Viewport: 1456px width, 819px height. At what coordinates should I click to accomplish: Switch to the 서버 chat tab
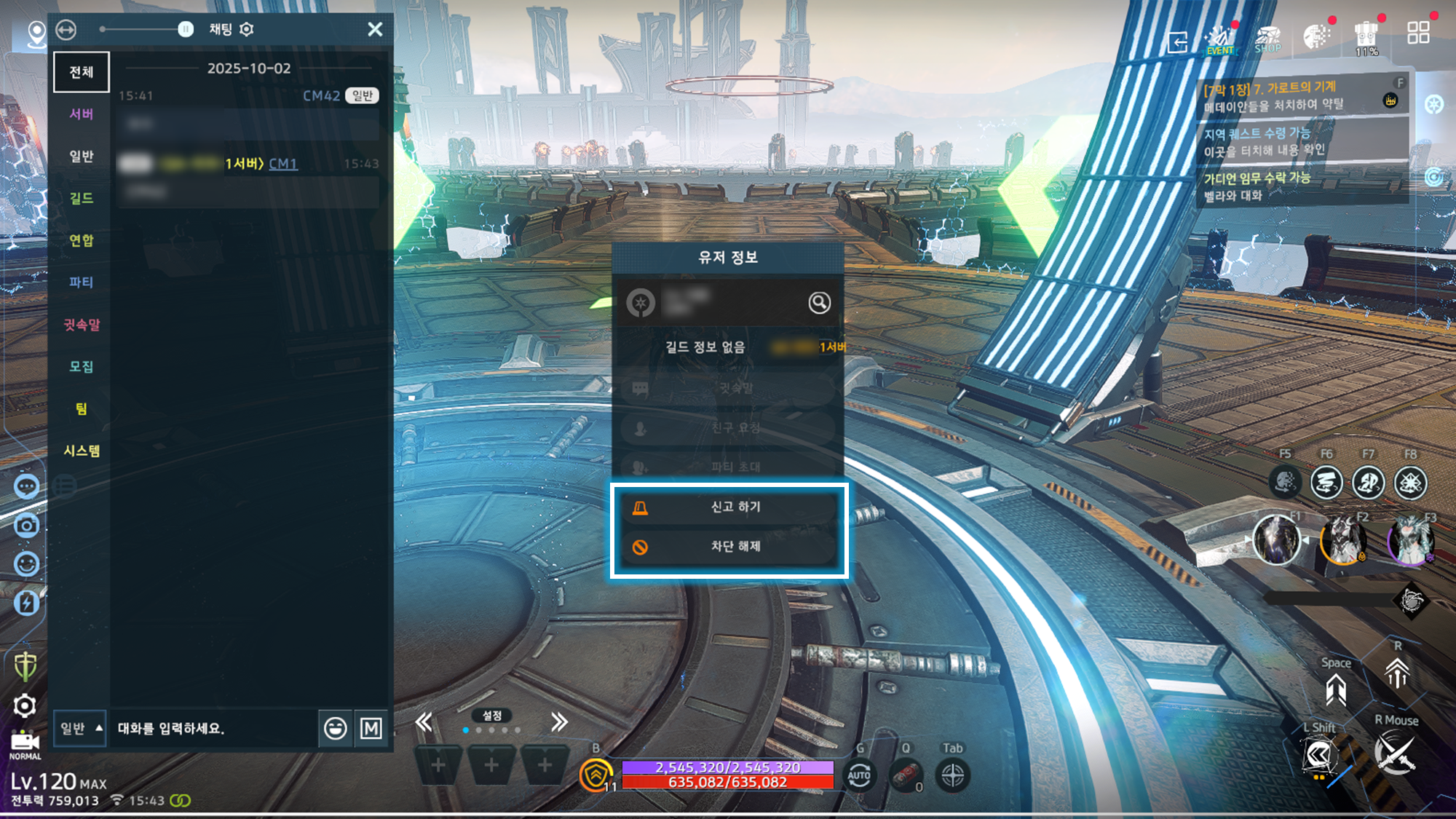(x=82, y=114)
